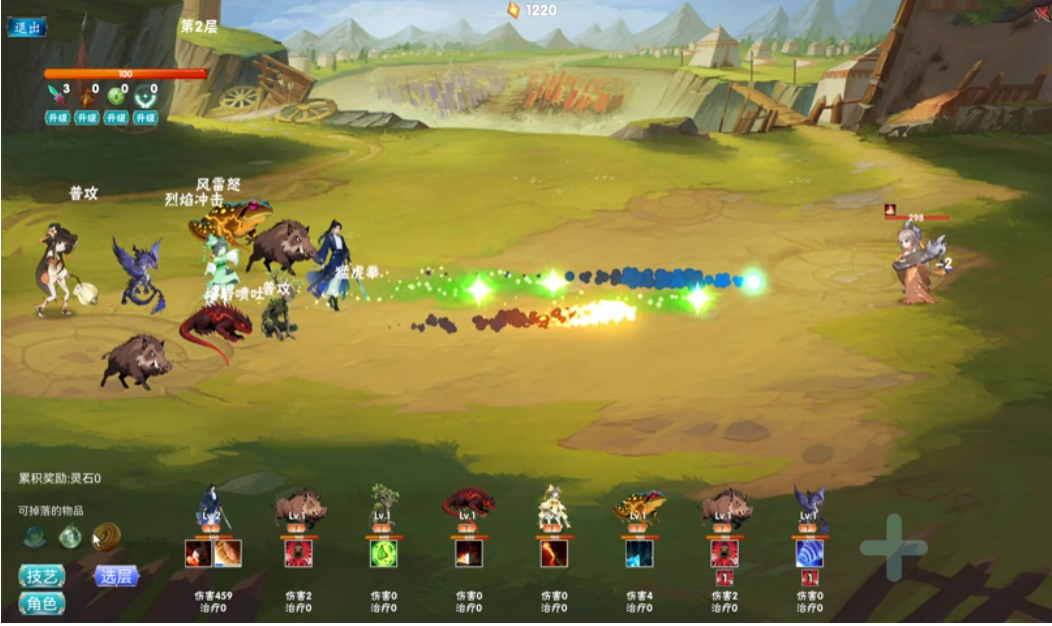This screenshot has height=626, width=1052.
Task: Select the red lizard roster portrait
Action: (468, 503)
